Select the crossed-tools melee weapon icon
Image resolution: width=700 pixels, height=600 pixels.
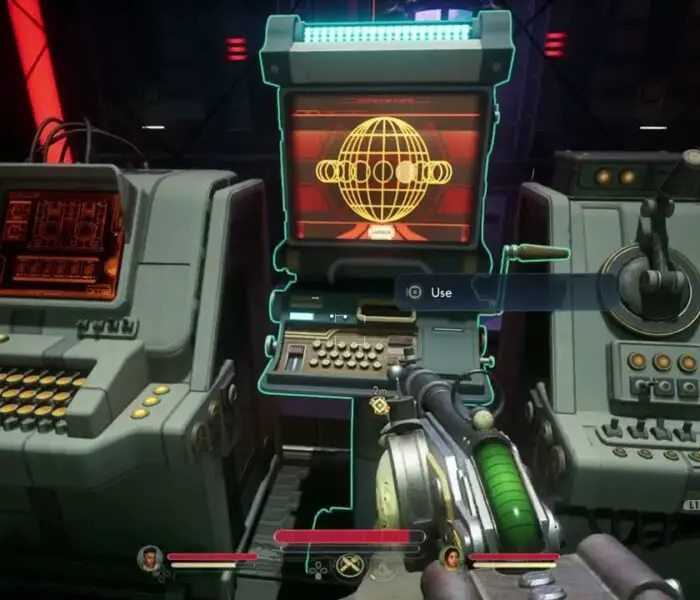pos(347,566)
